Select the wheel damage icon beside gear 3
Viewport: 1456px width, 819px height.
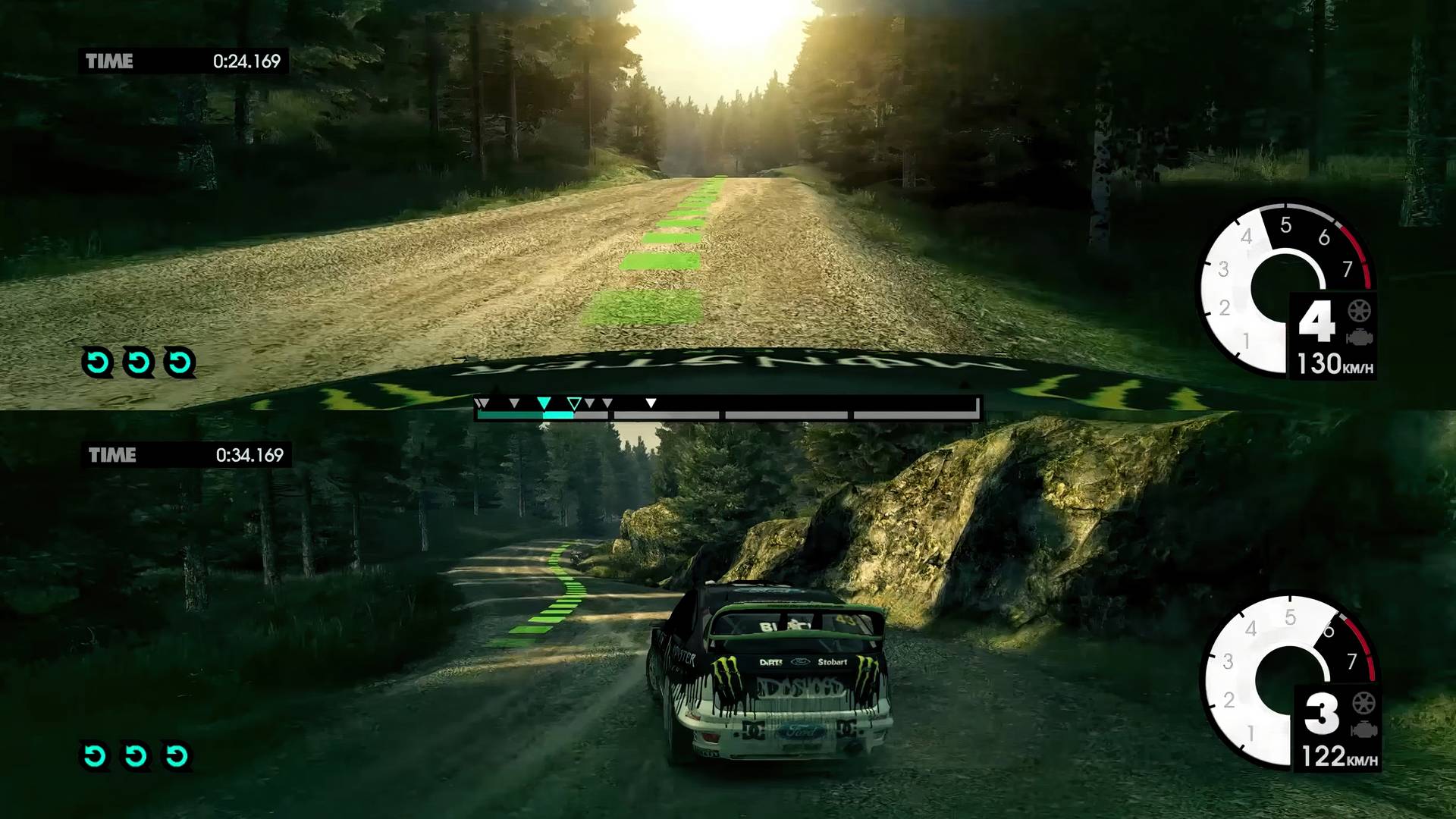pos(1363,703)
